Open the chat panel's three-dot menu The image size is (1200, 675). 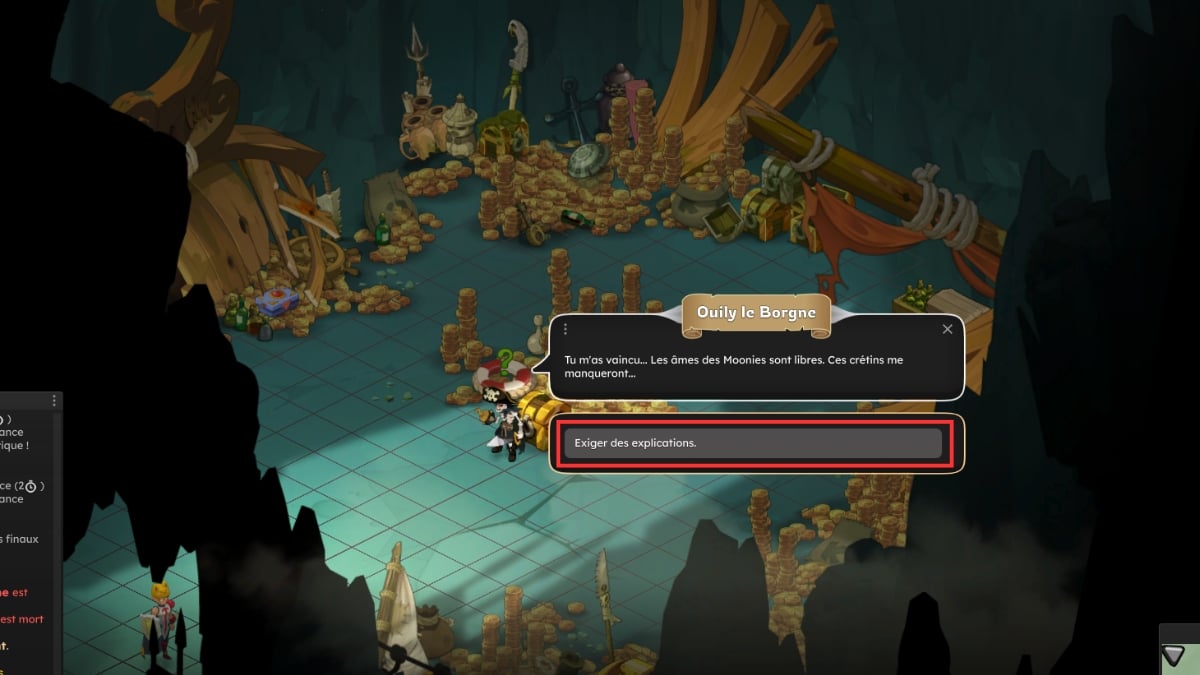tap(53, 400)
